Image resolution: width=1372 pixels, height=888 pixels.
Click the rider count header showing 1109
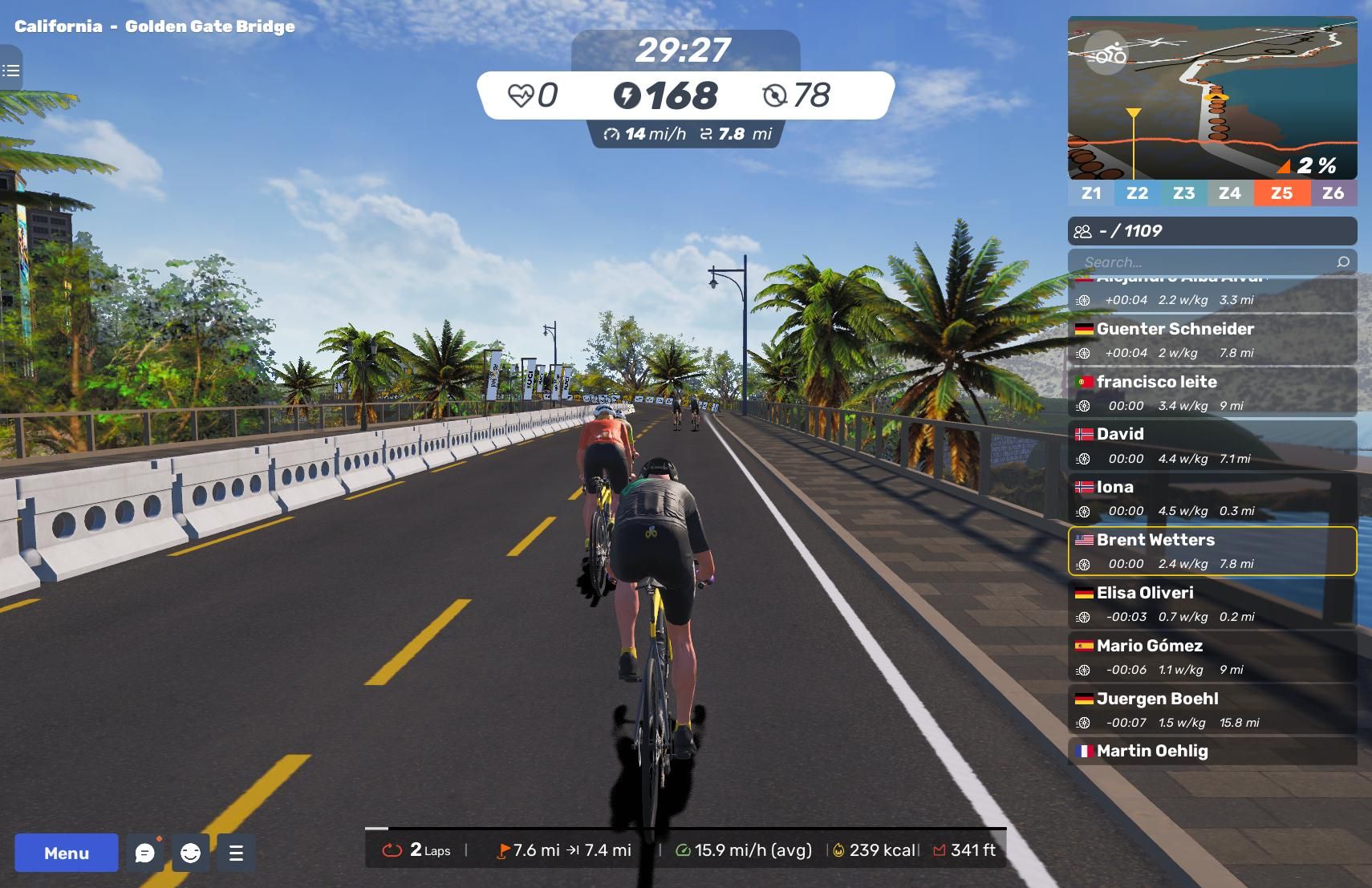click(1212, 231)
